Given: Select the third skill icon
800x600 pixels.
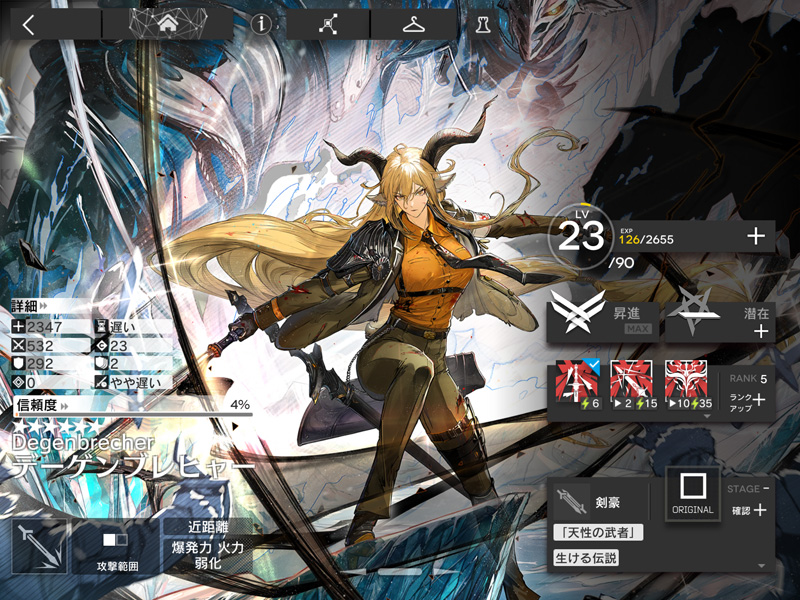Looking at the screenshot, I should coord(686,384).
